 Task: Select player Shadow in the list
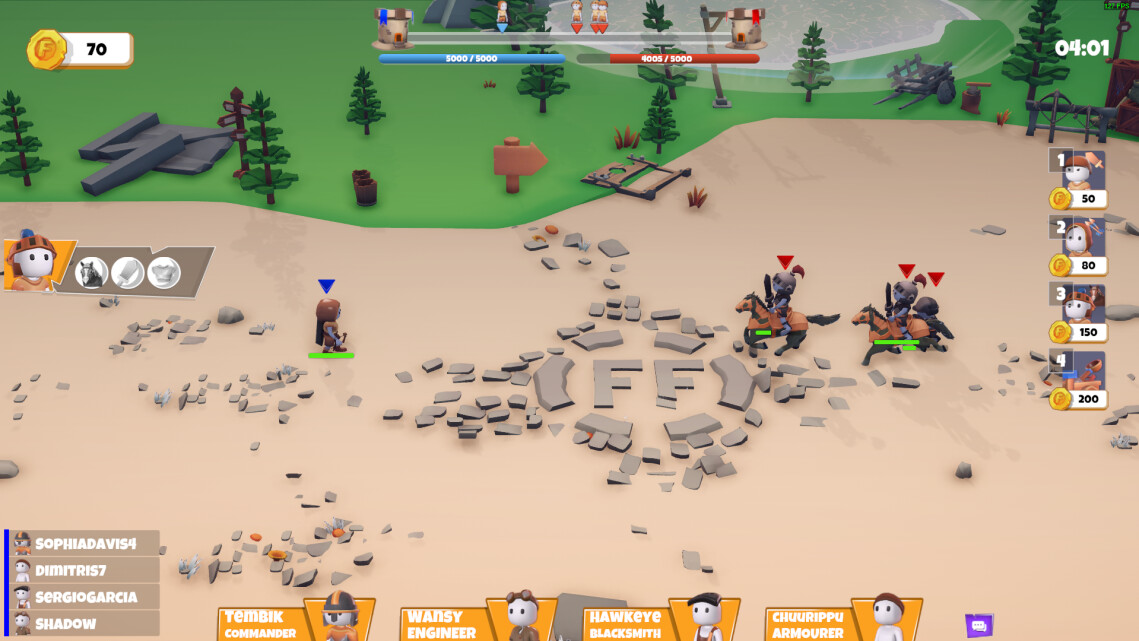84,623
